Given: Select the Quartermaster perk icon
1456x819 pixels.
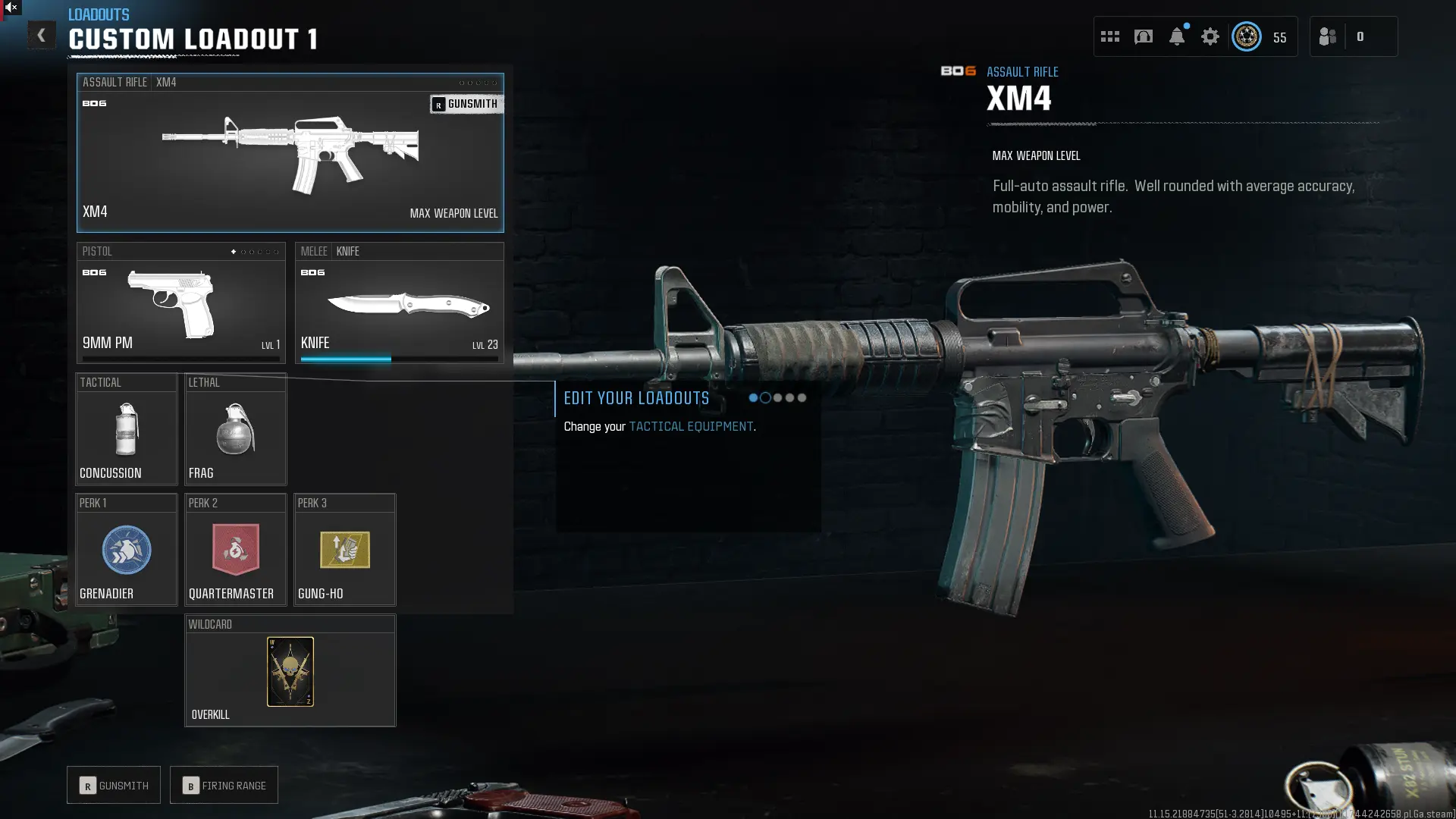Looking at the screenshot, I should coord(235,551).
